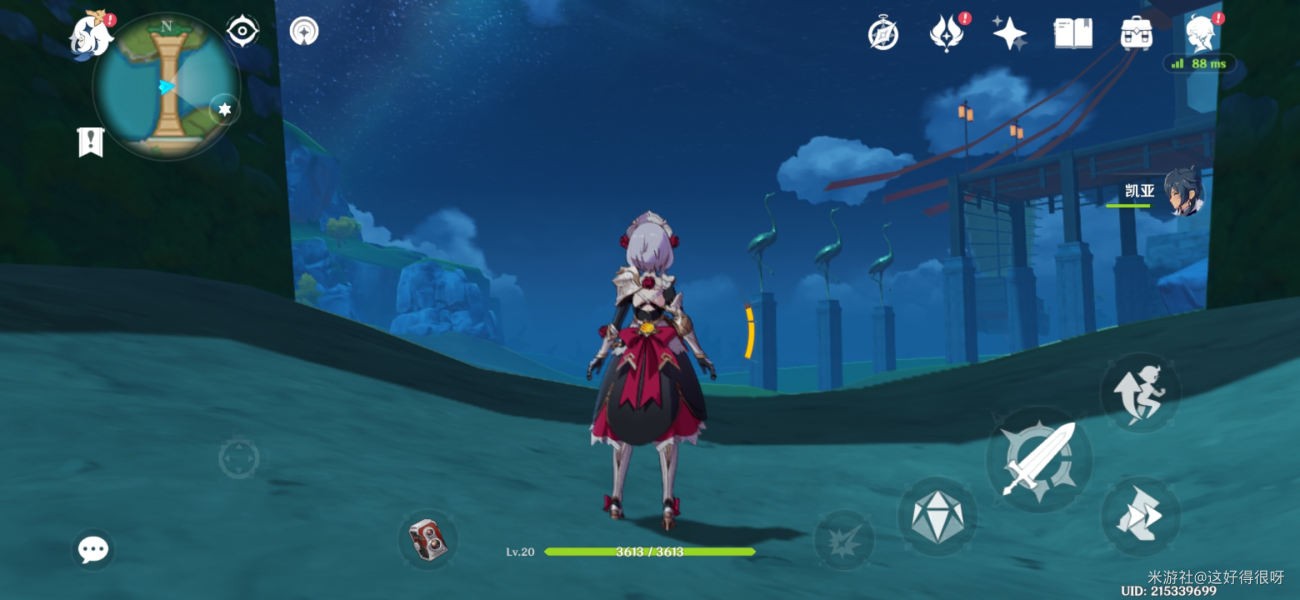Open the chat speech bubble
Image resolution: width=1300 pixels, height=600 pixels.
click(94, 549)
